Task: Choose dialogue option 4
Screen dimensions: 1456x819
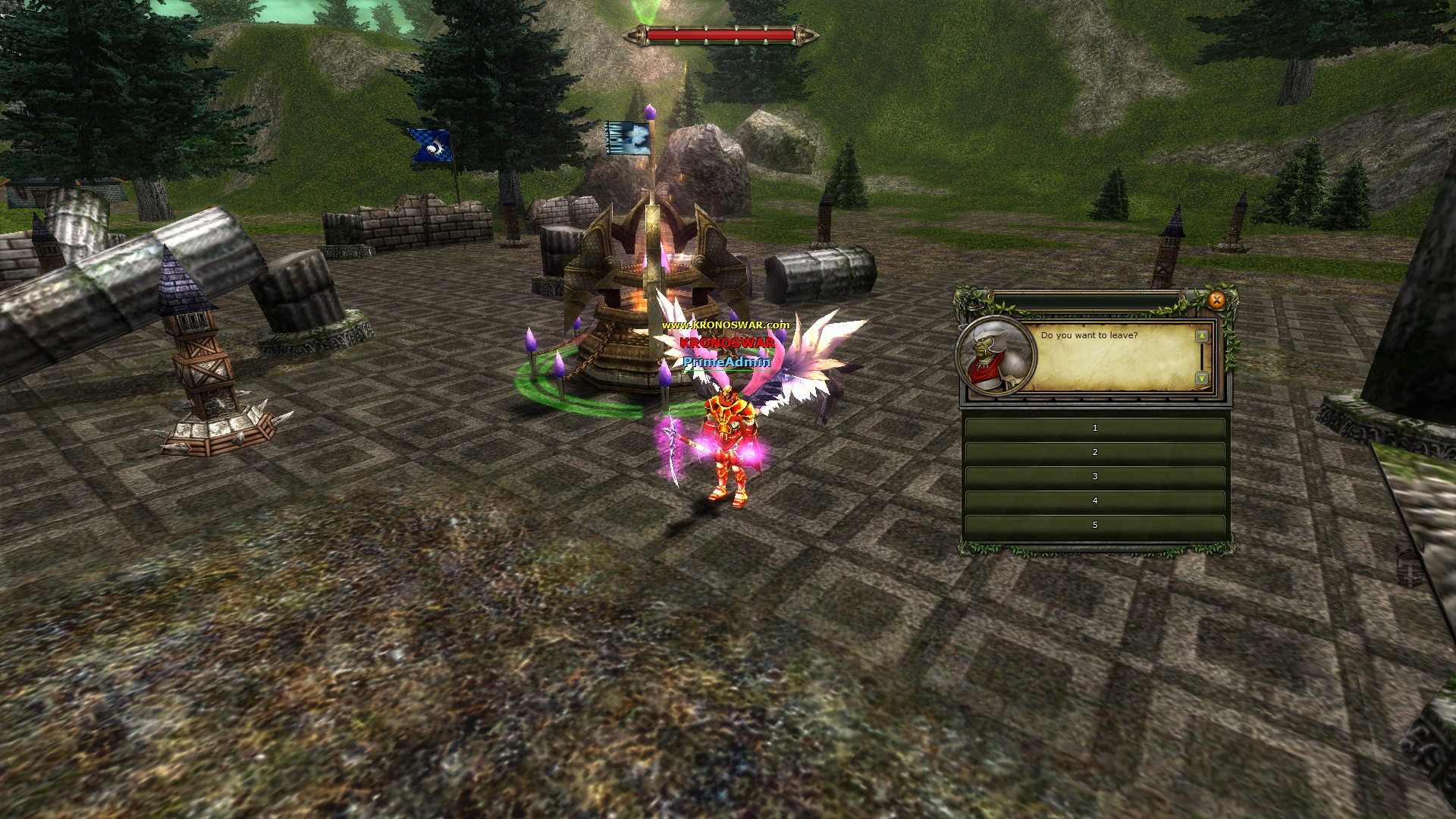Action: pyautogui.click(x=1094, y=501)
